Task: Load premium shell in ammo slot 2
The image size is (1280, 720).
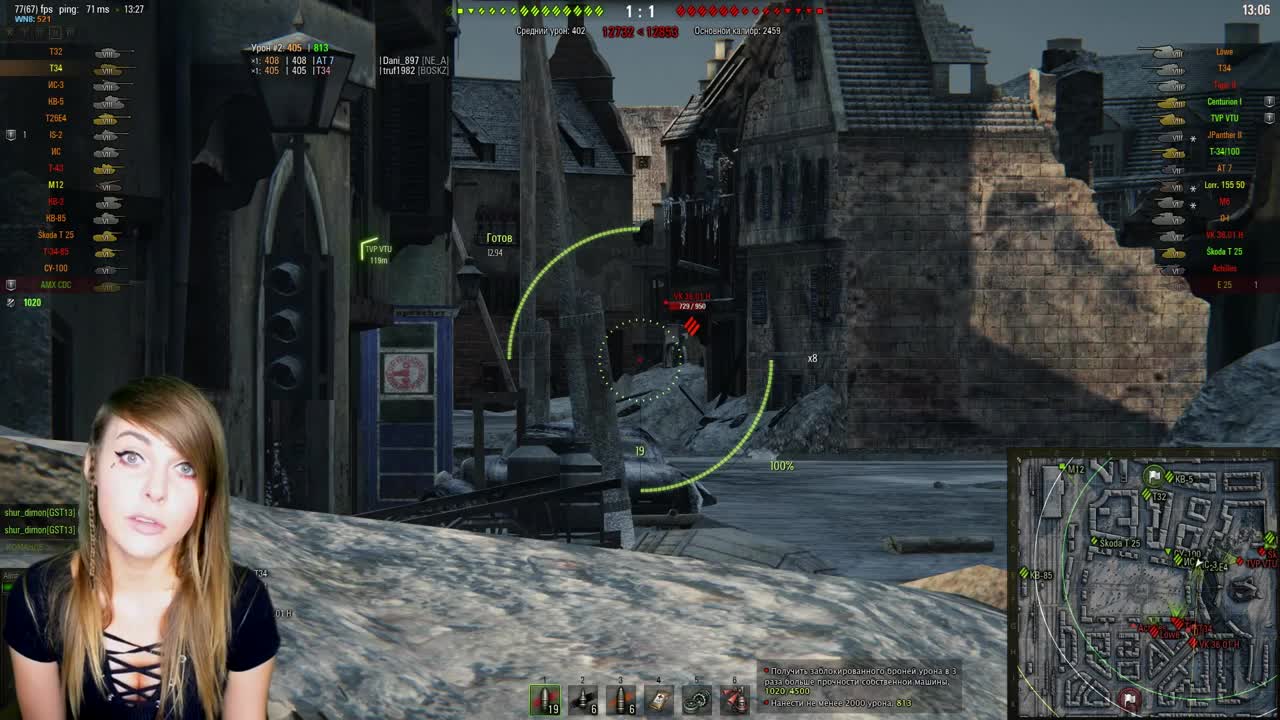Action: click(x=583, y=698)
